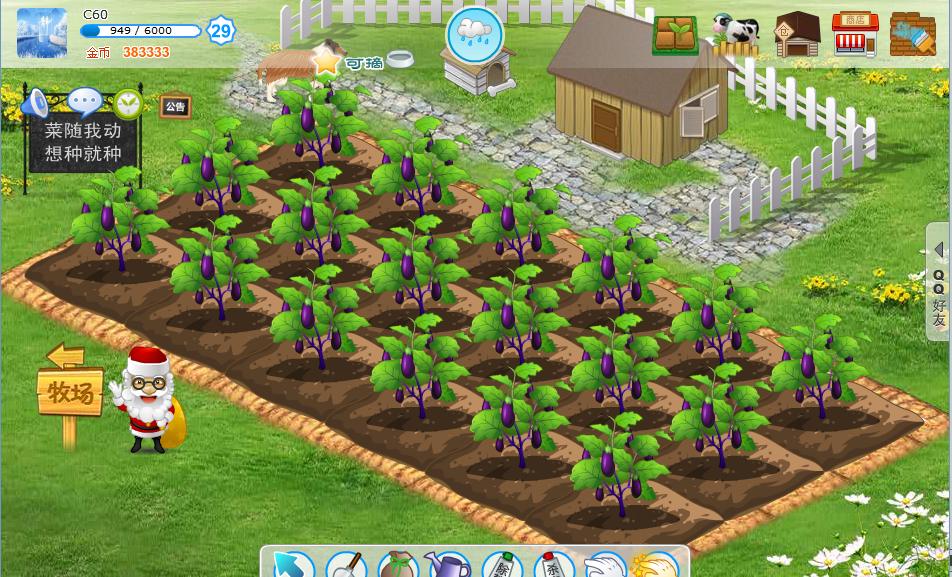Viewport: 952px width, 577px height.
Task: Open the warehouse barn icon
Action: pos(797,35)
